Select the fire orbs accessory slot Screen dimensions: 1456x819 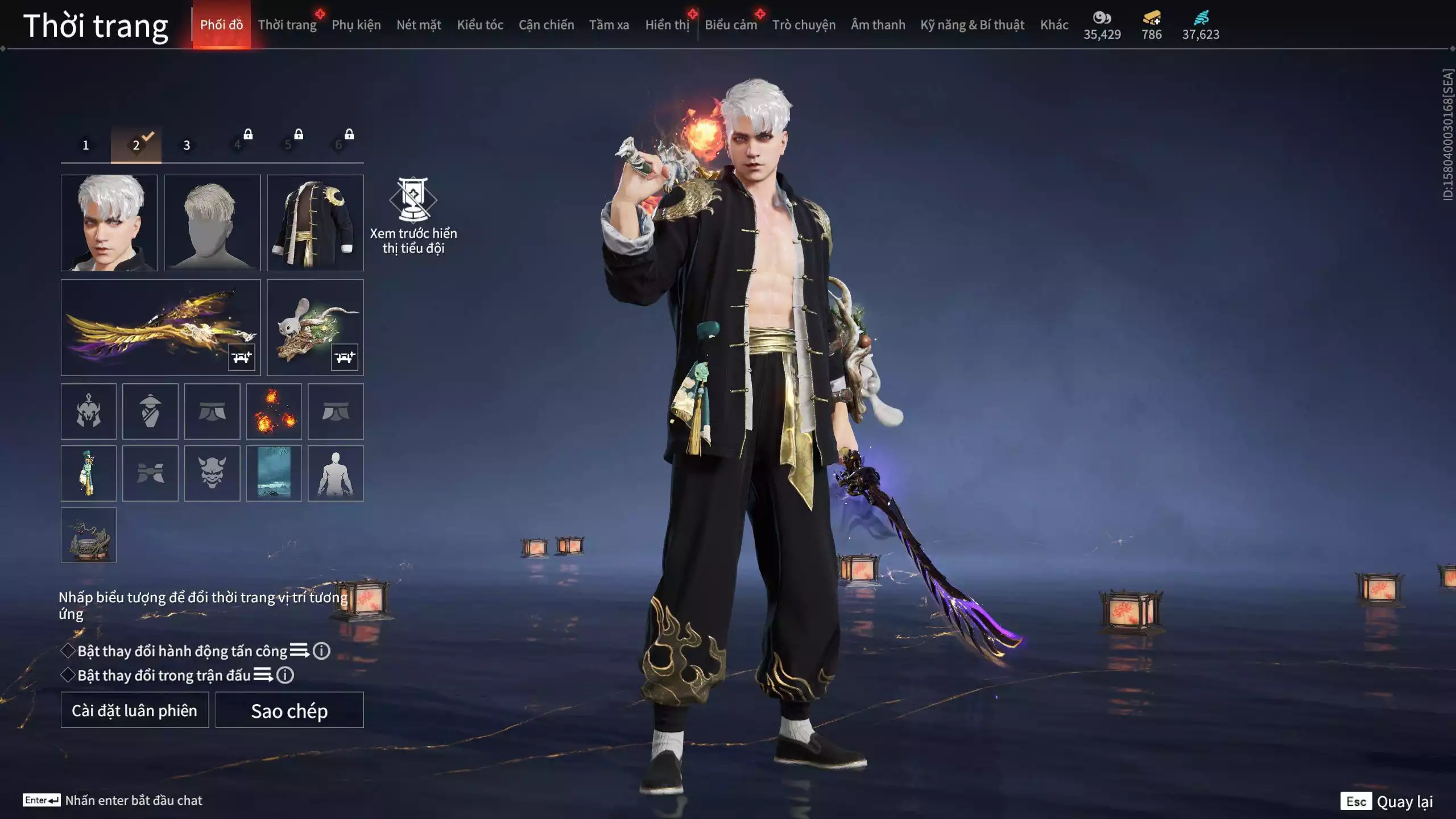[x=274, y=411]
